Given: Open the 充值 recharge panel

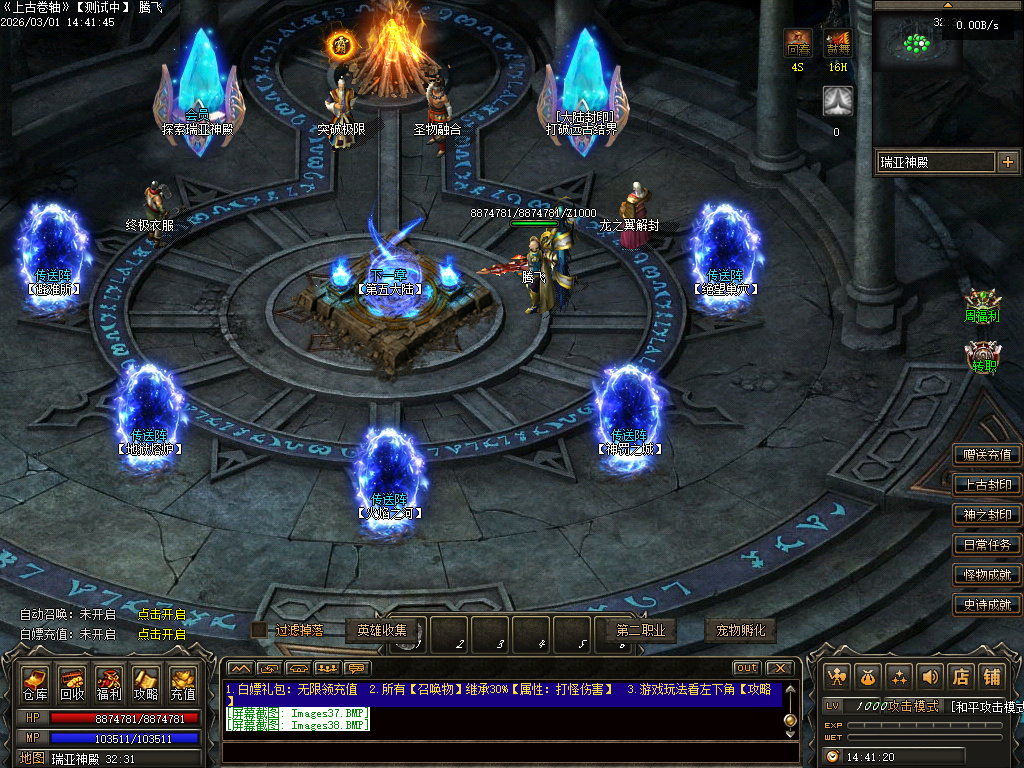Looking at the screenshot, I should [183, 683].
